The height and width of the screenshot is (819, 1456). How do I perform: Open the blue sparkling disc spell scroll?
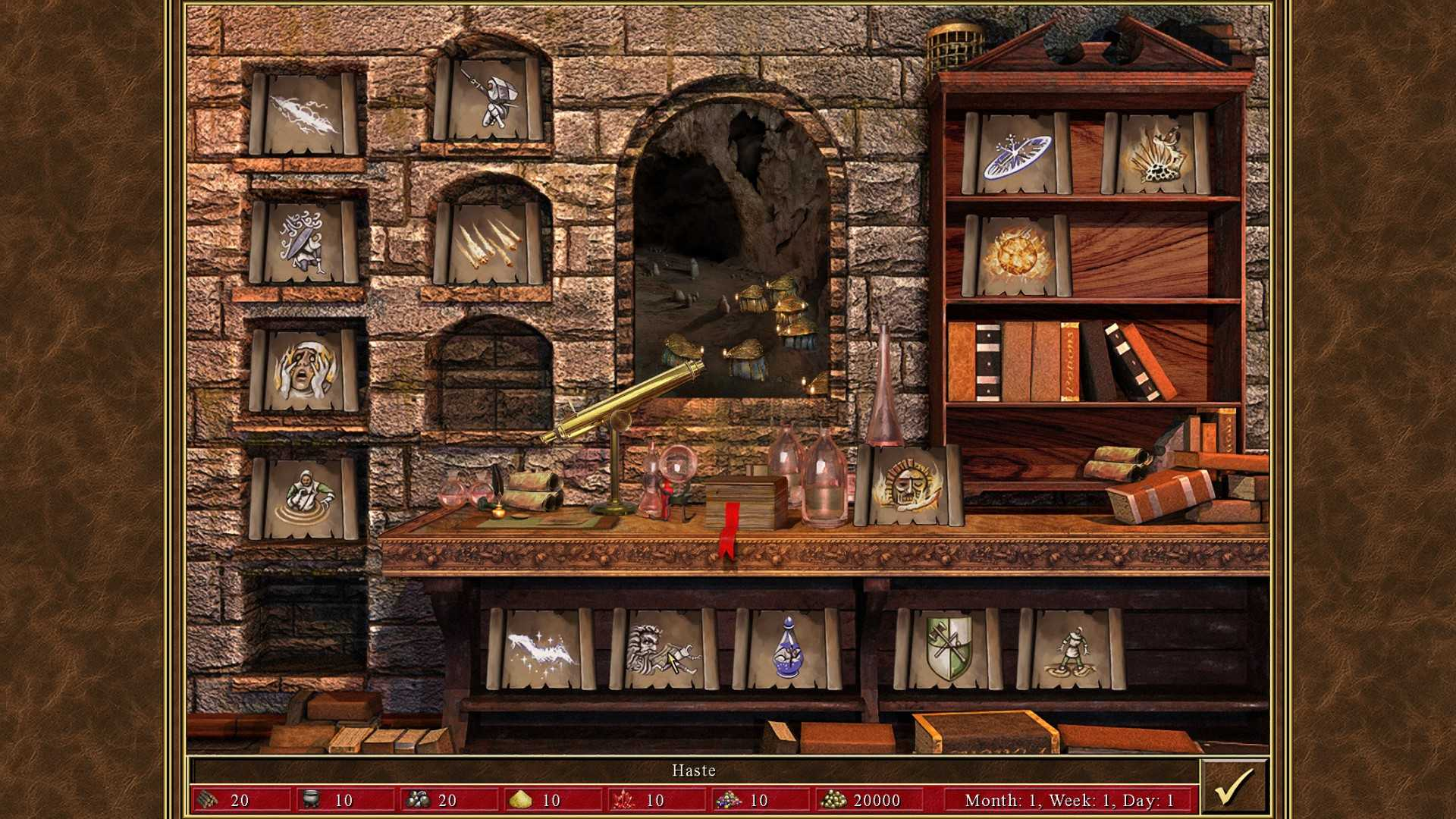coord(1016,153)
